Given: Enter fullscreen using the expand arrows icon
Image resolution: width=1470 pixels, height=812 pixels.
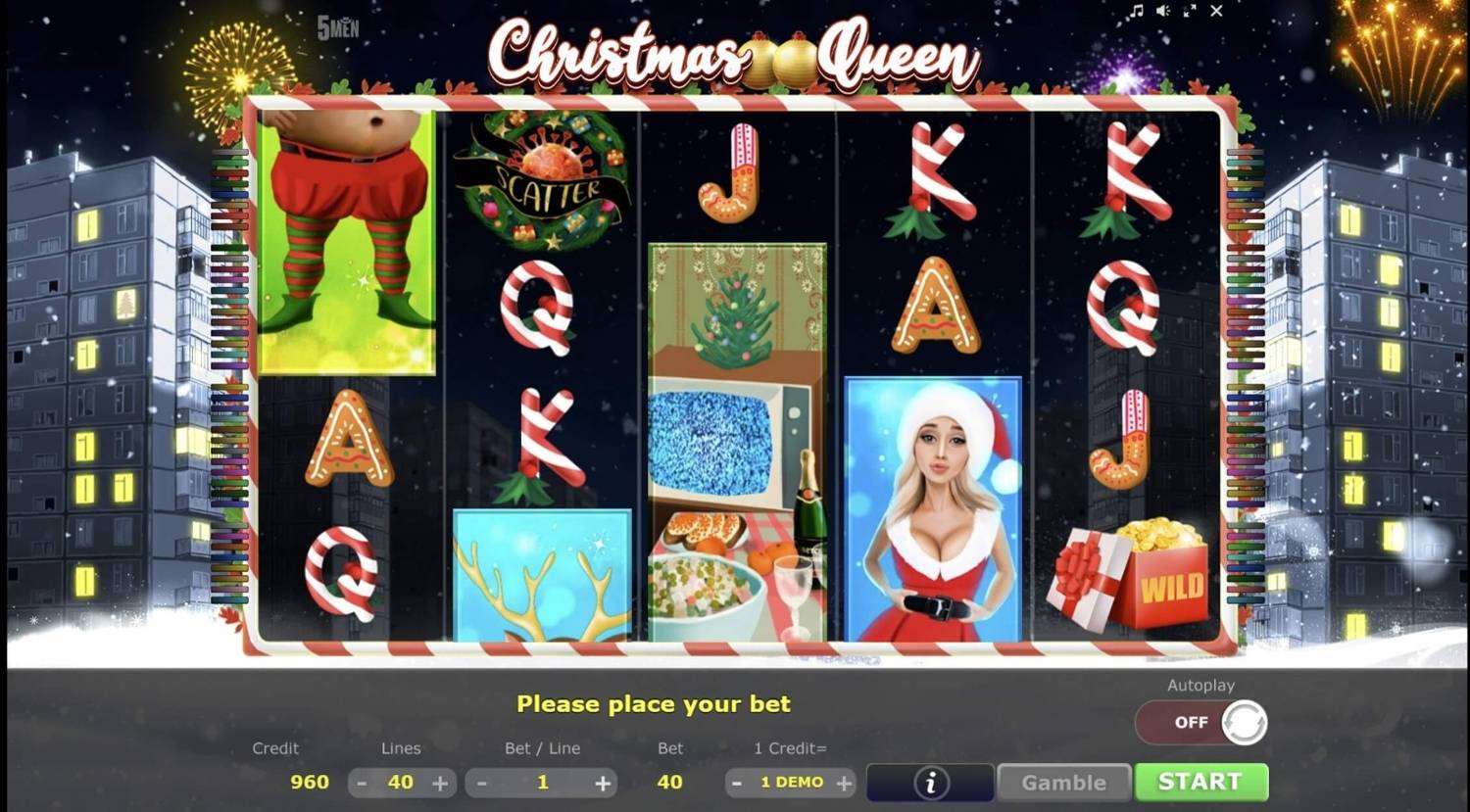Looking at the screenshot, I should (1191, 12).
